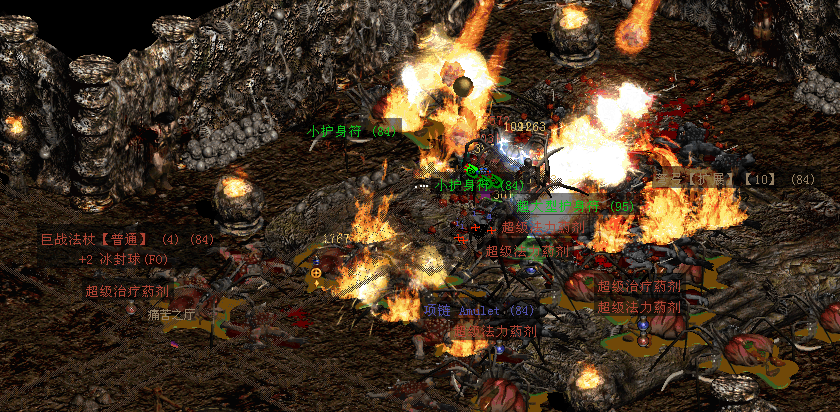Grab the 项链 Amulet (84) label
Image resolution: width=840 pixels, height=412 pixels.
[x=480, y=311]
